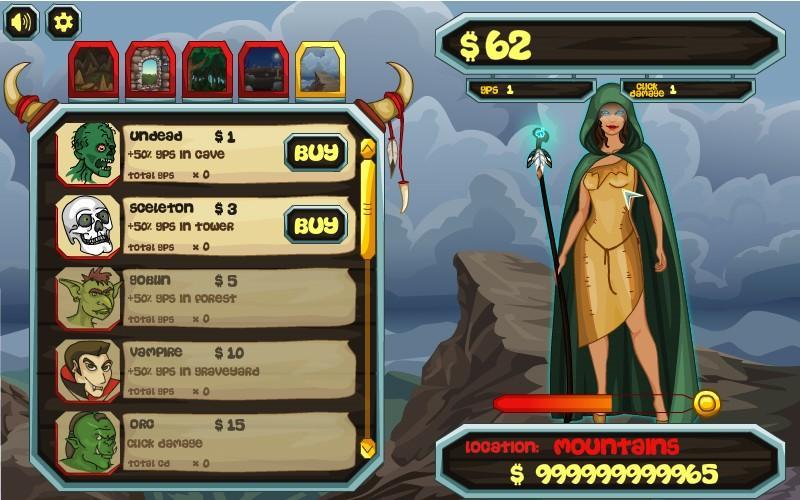Toggle the sound speaker button
Image resolution: width=800 pixels, height=500 pixels.
pos(21,21)
